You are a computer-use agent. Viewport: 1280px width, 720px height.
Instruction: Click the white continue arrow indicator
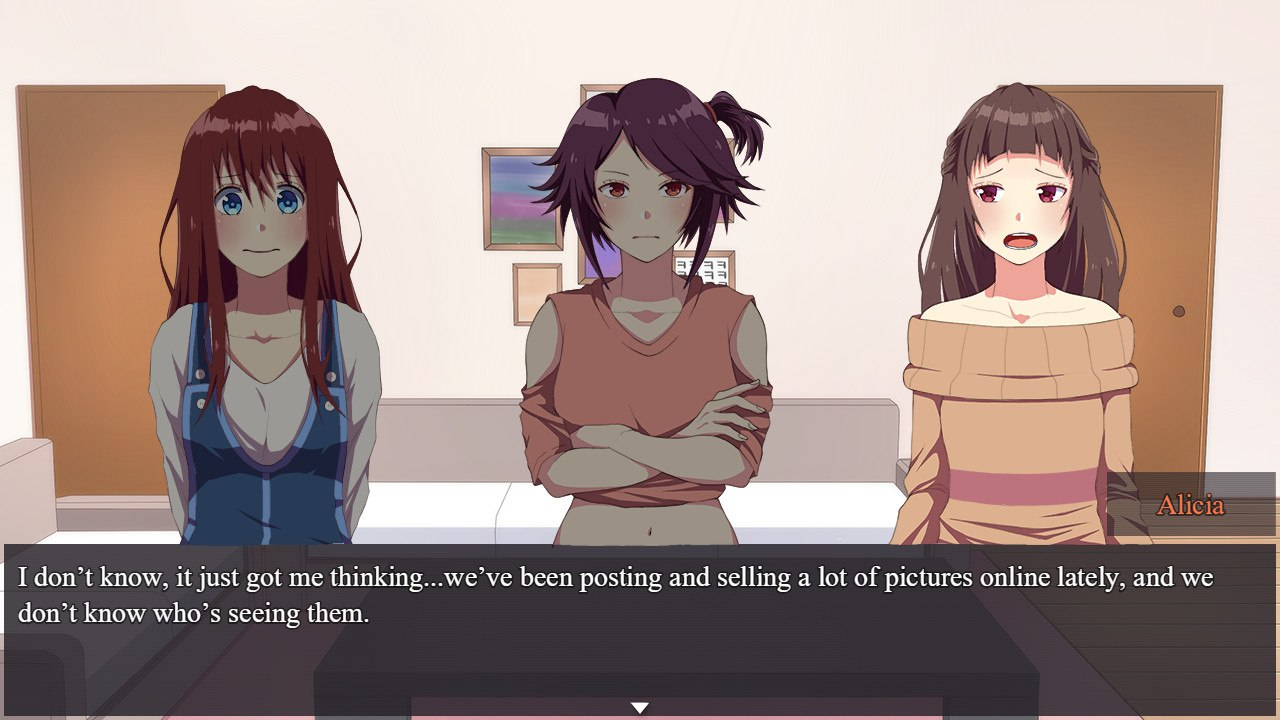(x=640, y=708)
